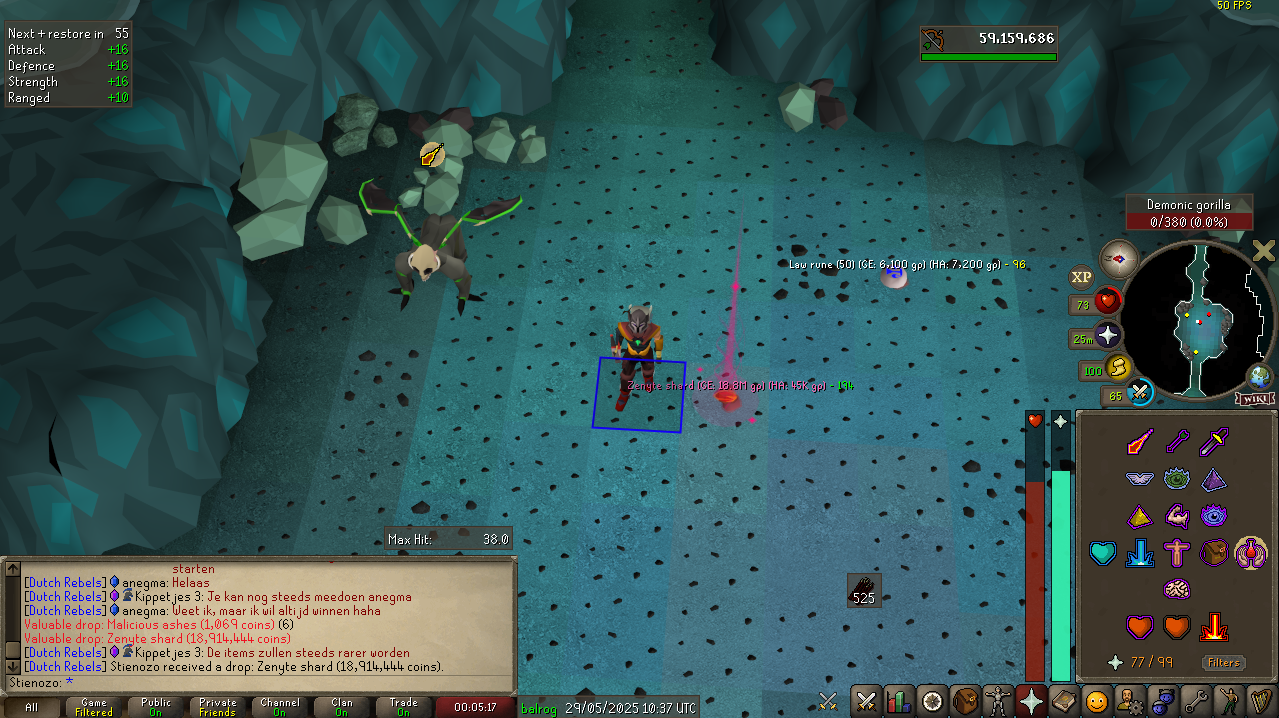Switch to the Skills tab
The width and height of the screenshot is (1279, 718).
pyautogui.click(x=899, y=700)
